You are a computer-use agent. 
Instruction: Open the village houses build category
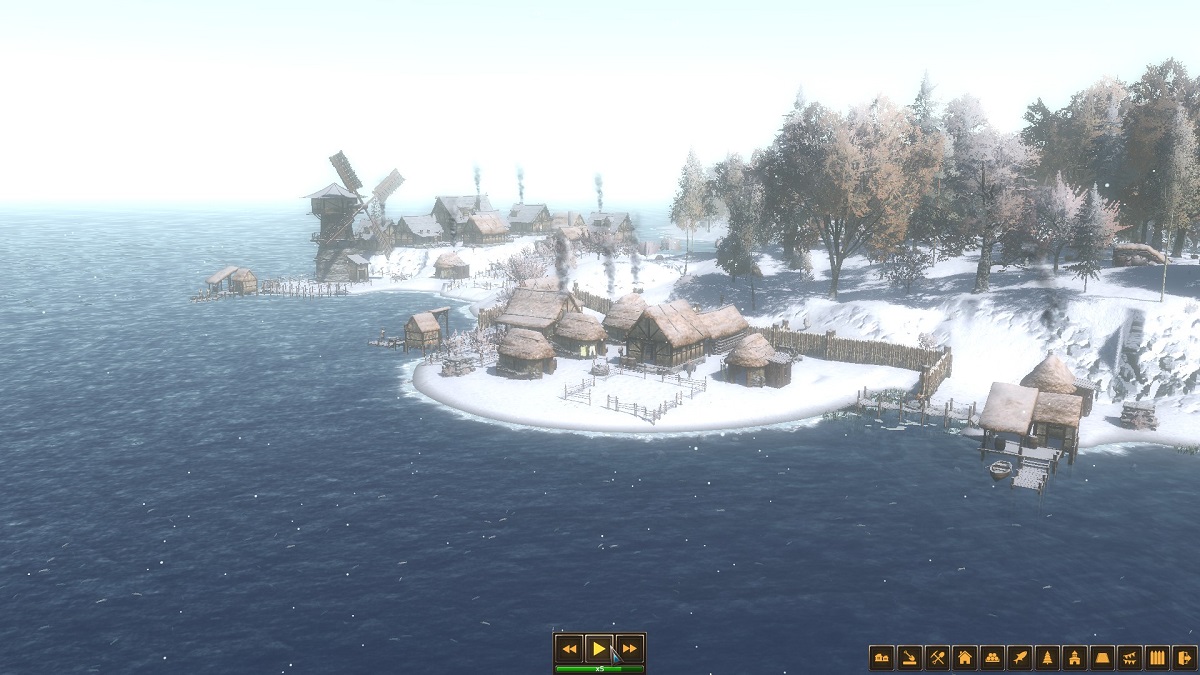pyautogui.click(x=882, y=658)
